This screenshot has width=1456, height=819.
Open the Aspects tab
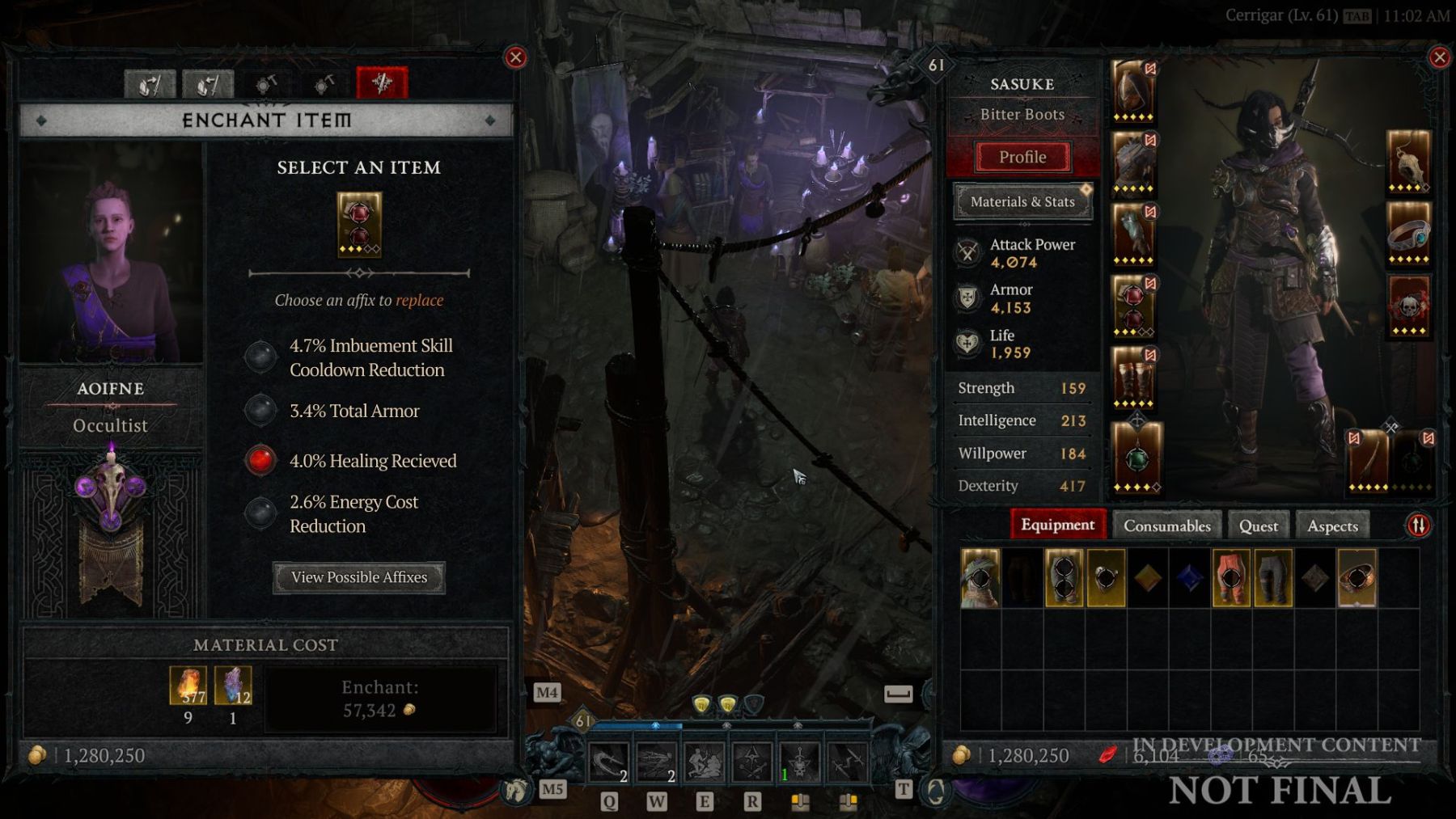point(1332,526)
